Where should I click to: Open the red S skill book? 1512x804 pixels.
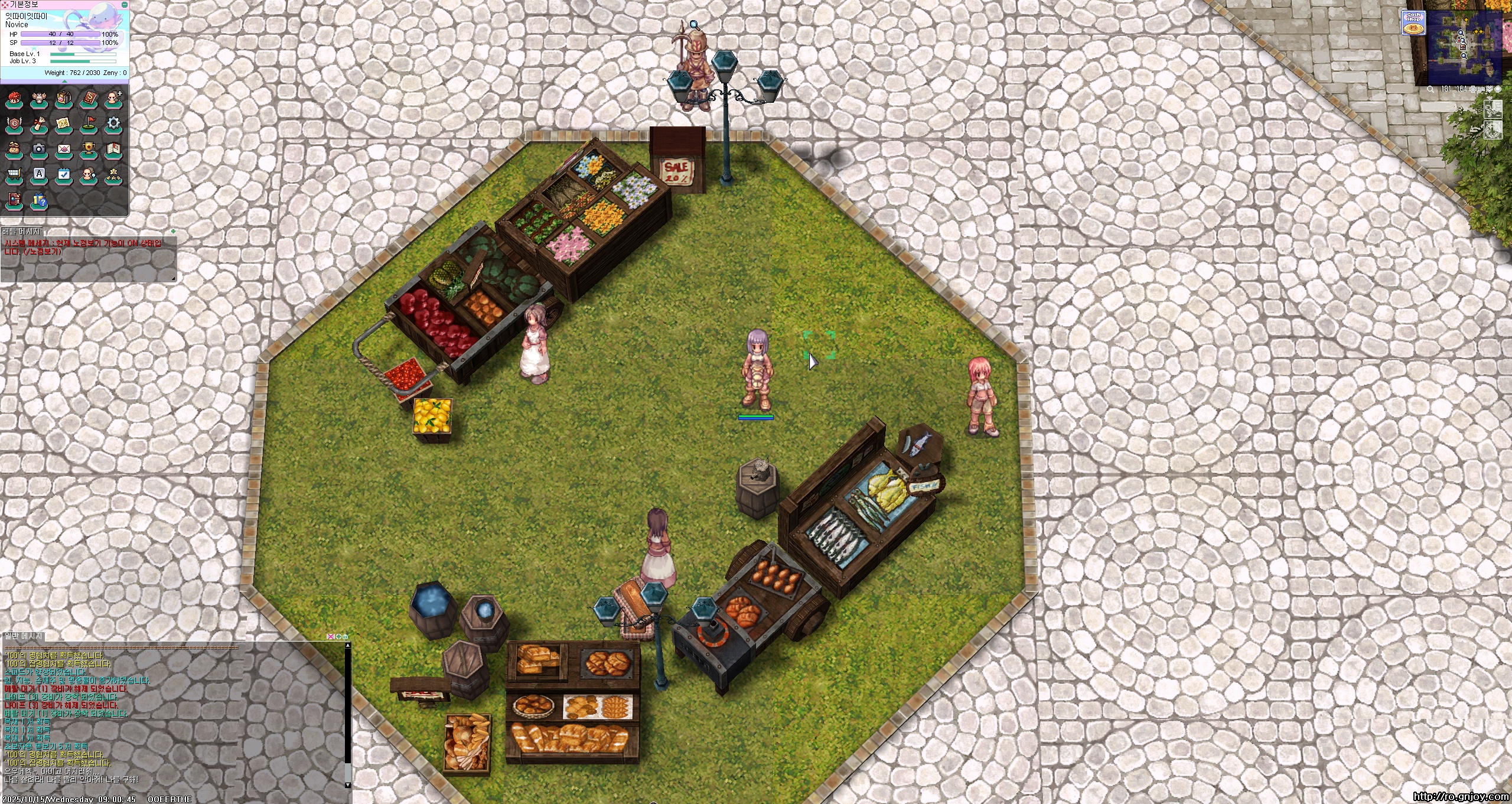[89, 99]
